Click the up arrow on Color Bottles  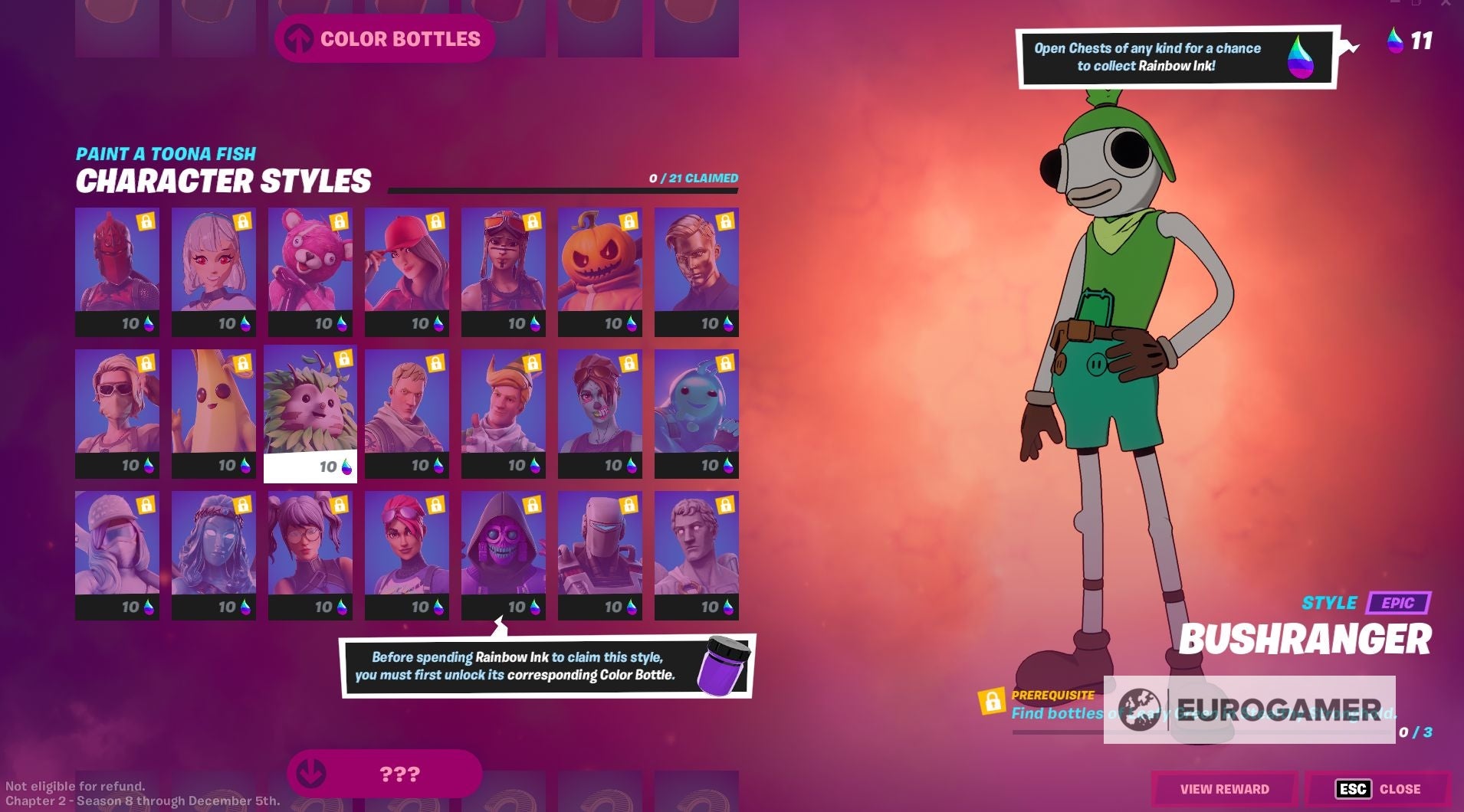pyautogui.click(x=299, y=38)
